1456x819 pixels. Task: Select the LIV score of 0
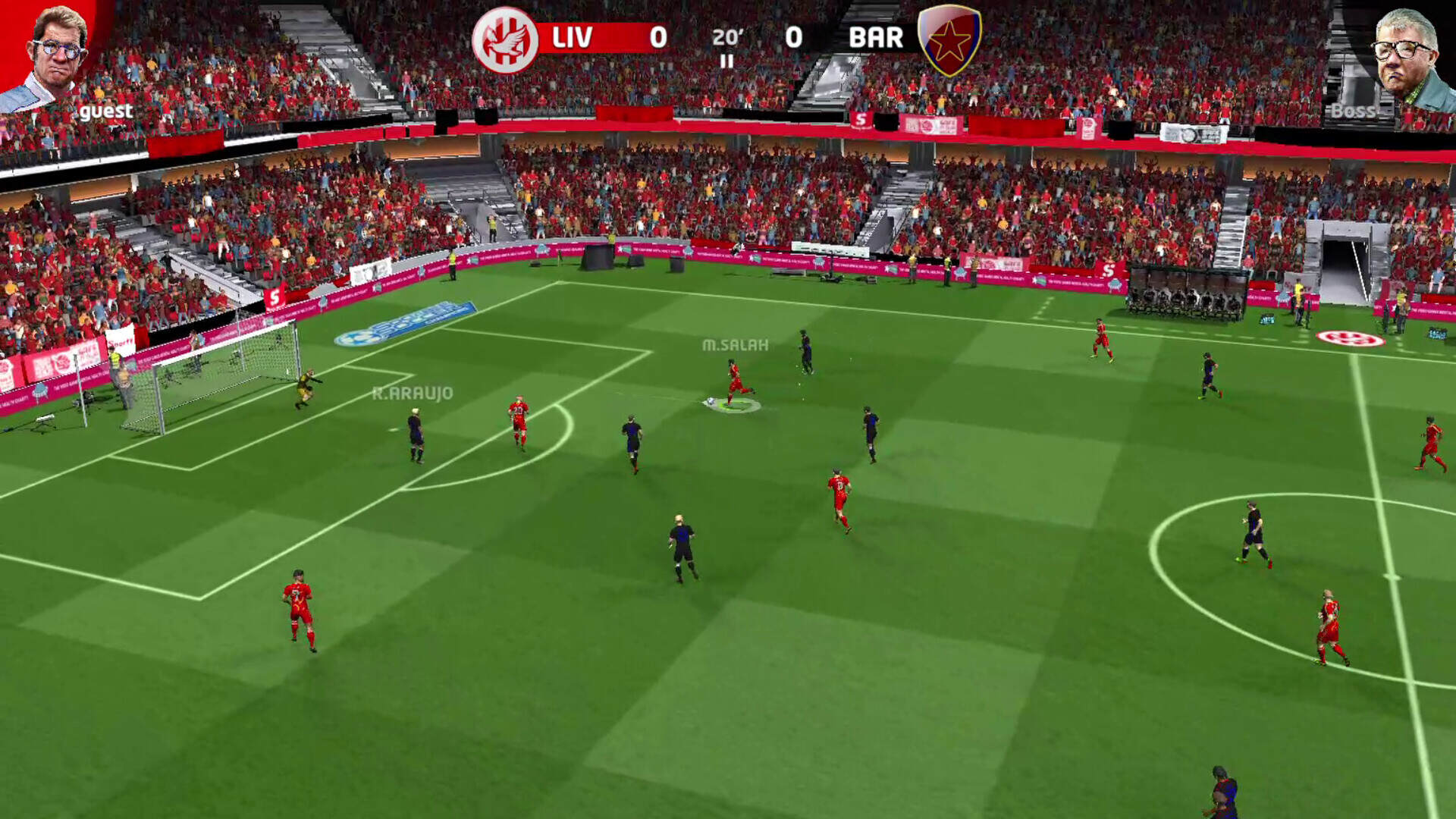(x=658, y=36)
